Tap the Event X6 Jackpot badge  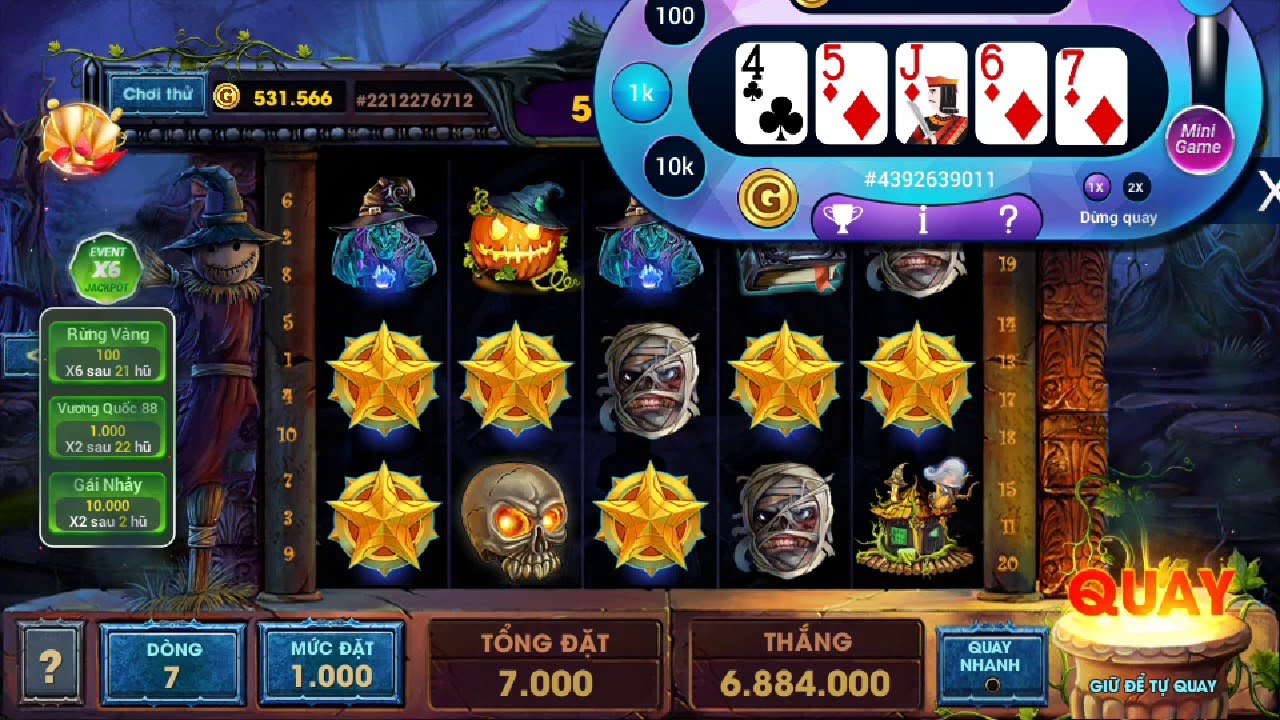pyautogui.click(x=107, y=268)
